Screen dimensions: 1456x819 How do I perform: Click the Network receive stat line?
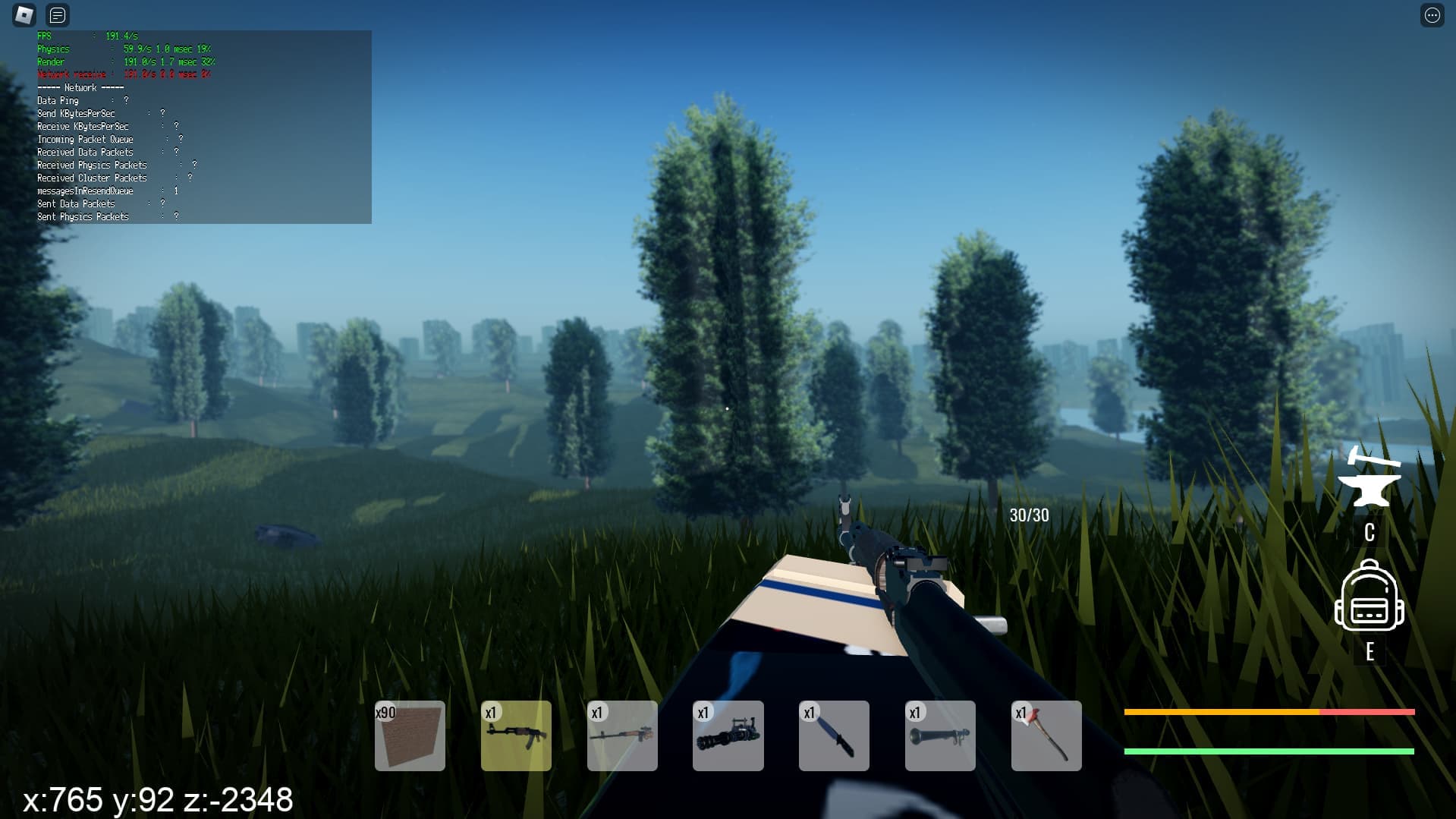tap(121, 74)
